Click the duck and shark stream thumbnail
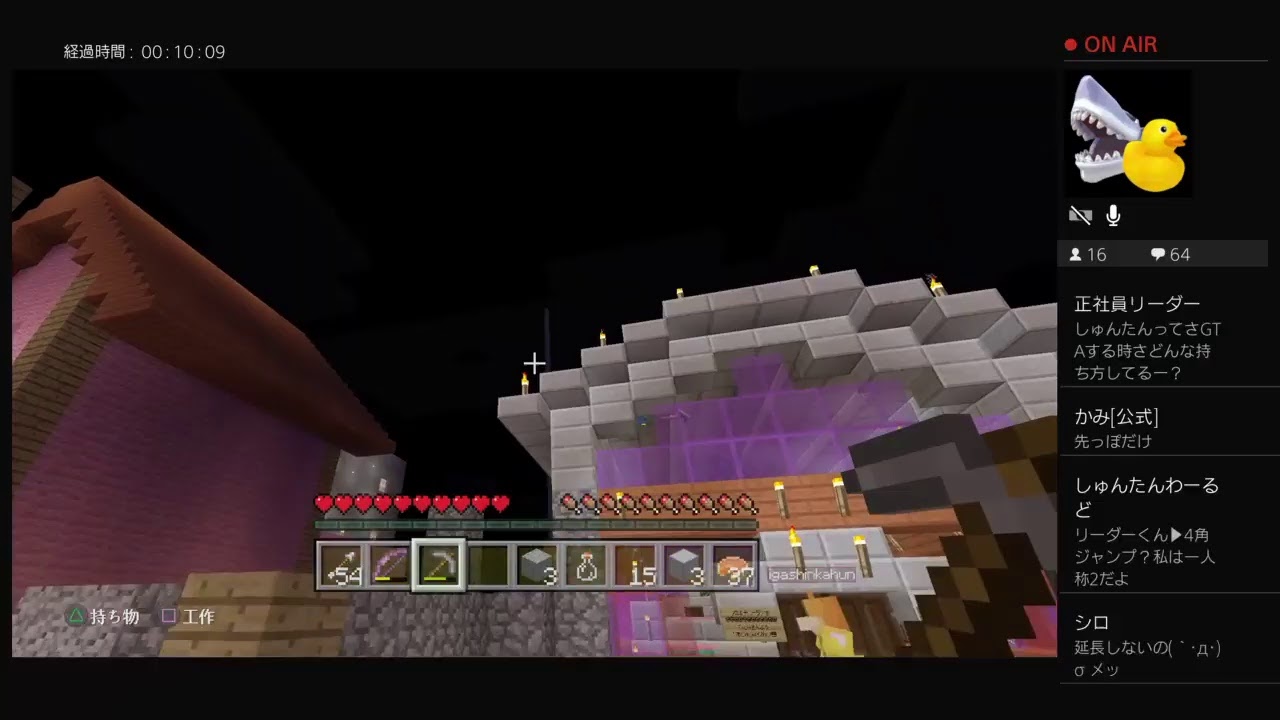Image resolution: width=1280 pixels, height=720 pixels. (1128, 133)
